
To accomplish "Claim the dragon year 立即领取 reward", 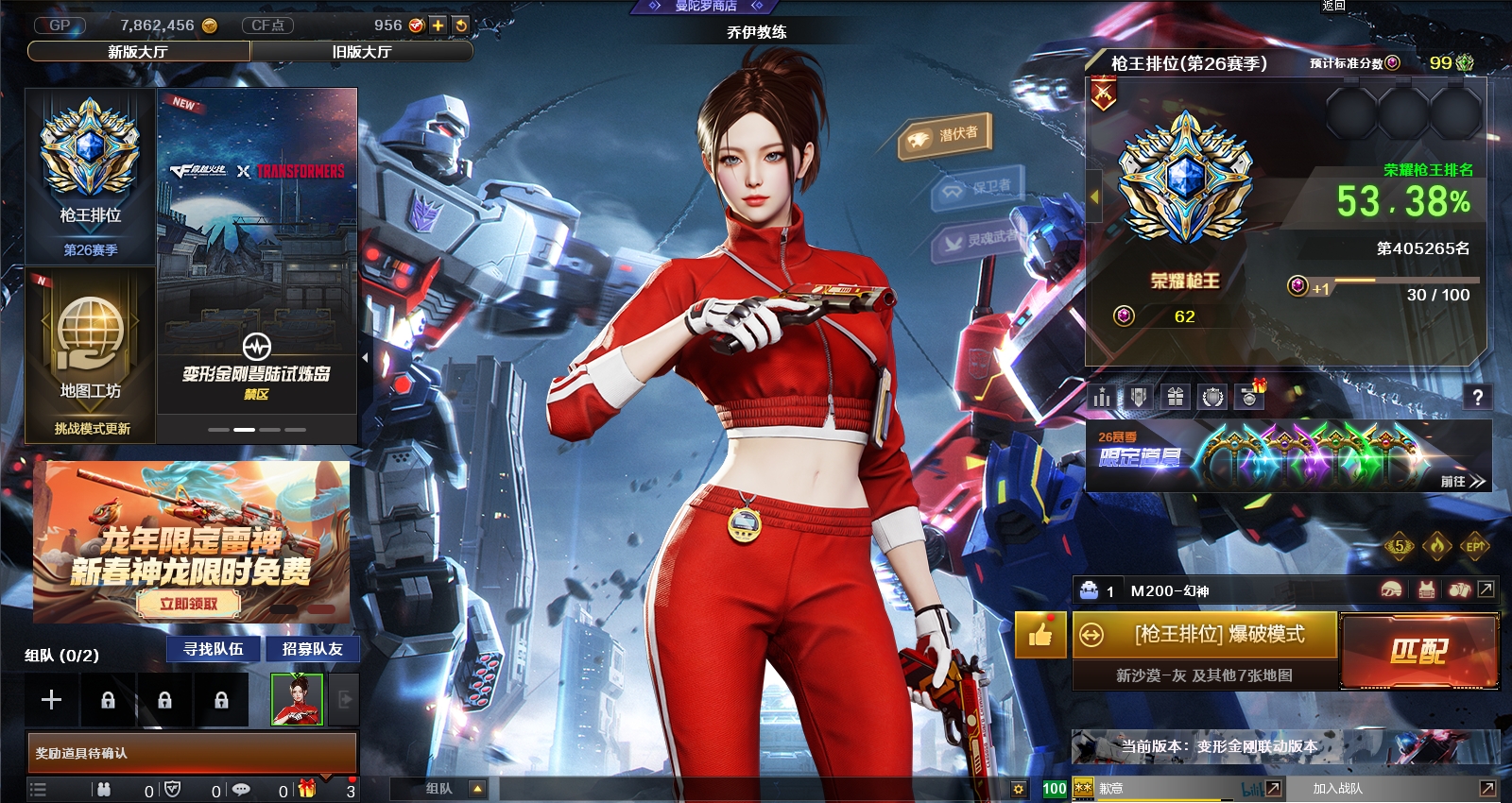I will tap(189, 604).
